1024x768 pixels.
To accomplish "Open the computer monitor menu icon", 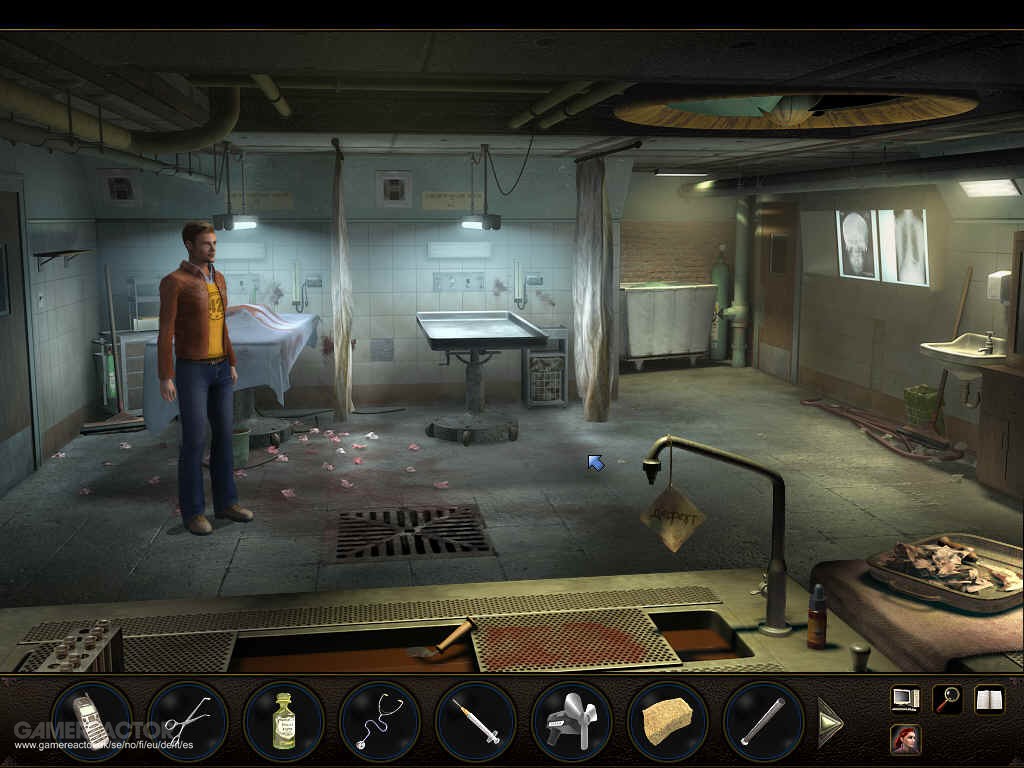I will (x=905, y=699).
